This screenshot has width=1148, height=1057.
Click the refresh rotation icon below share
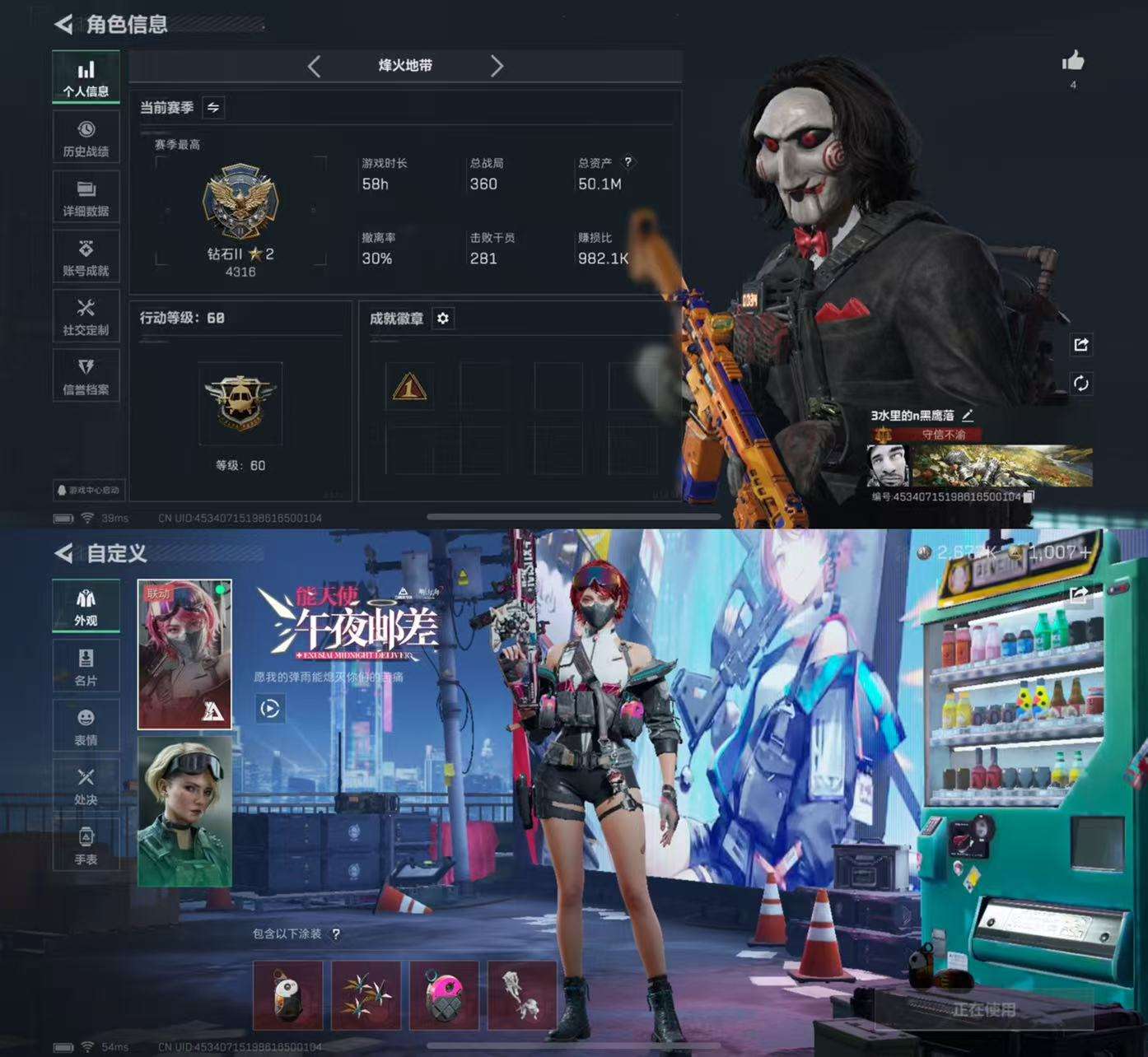1081,381
